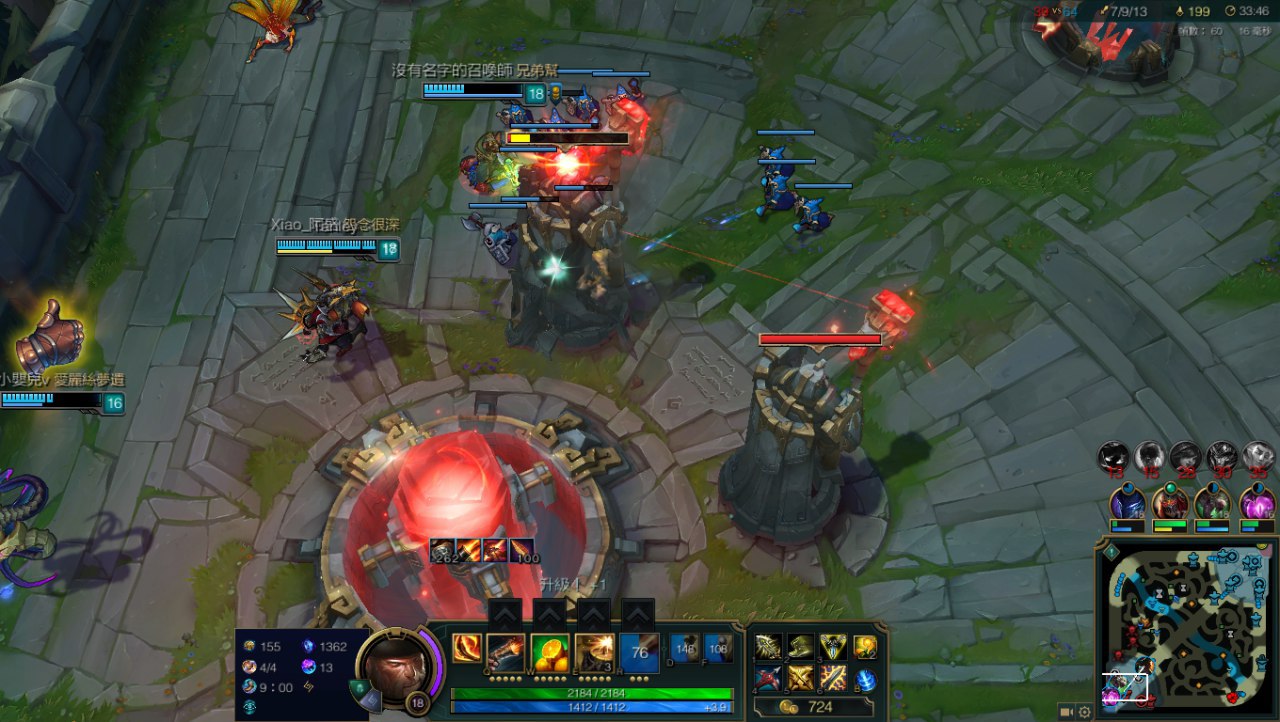This screenshot has height=722, width=1280.
Task: Level up the ultimate with the arrow above it
Action: (638, 614)
